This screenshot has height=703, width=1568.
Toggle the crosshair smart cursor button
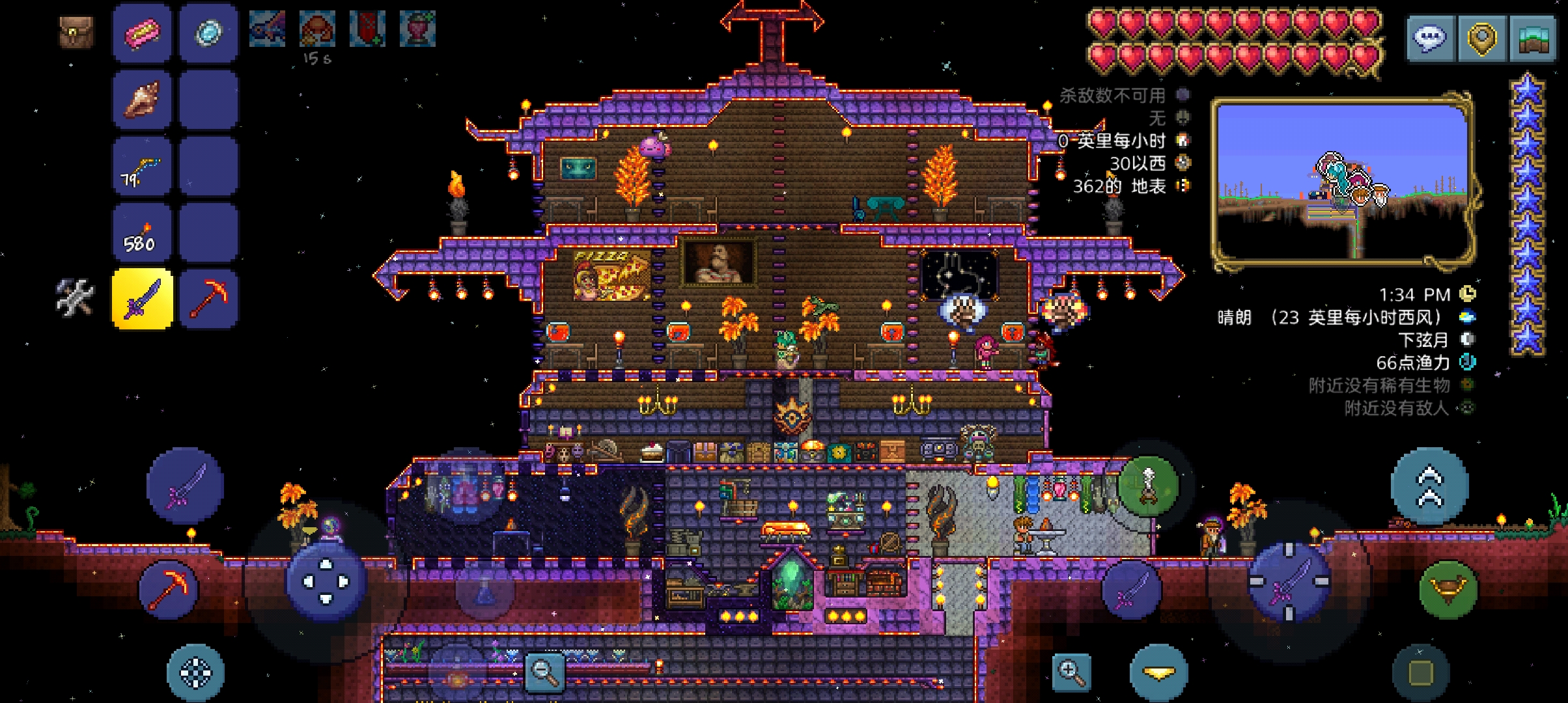point(195,673)
